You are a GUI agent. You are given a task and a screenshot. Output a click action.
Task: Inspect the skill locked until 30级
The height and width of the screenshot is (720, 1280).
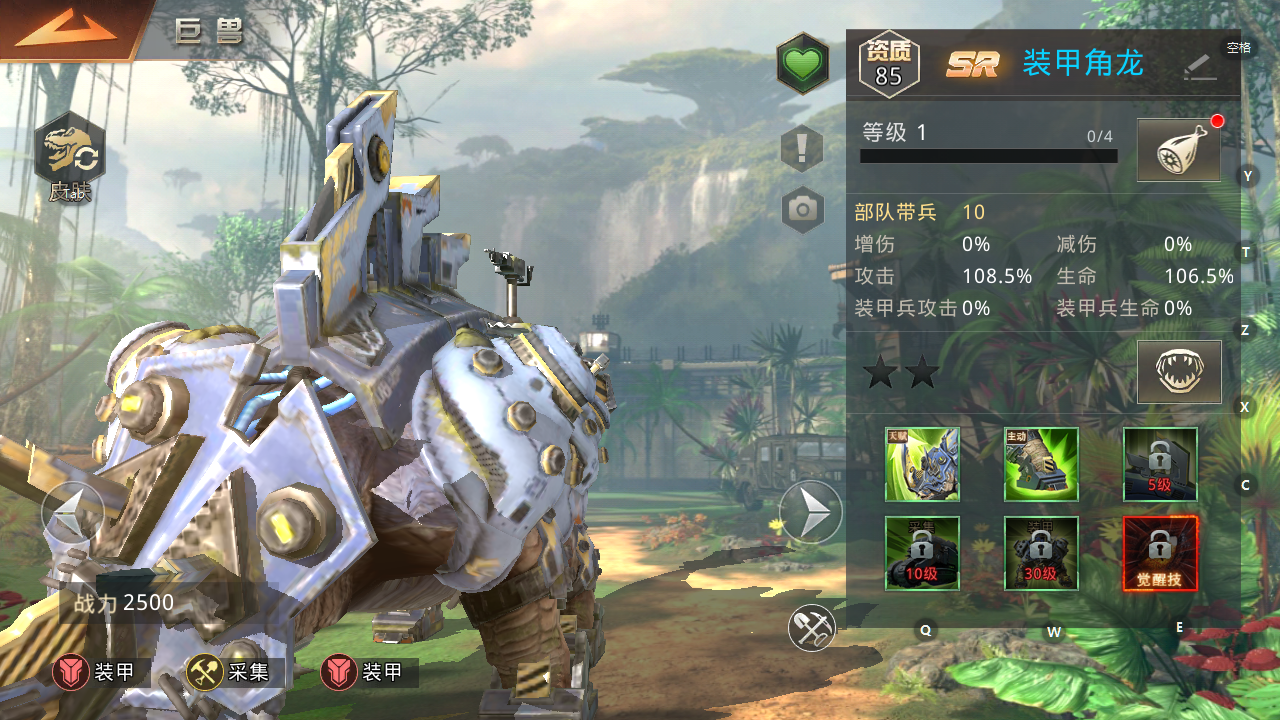[1041, 553]
